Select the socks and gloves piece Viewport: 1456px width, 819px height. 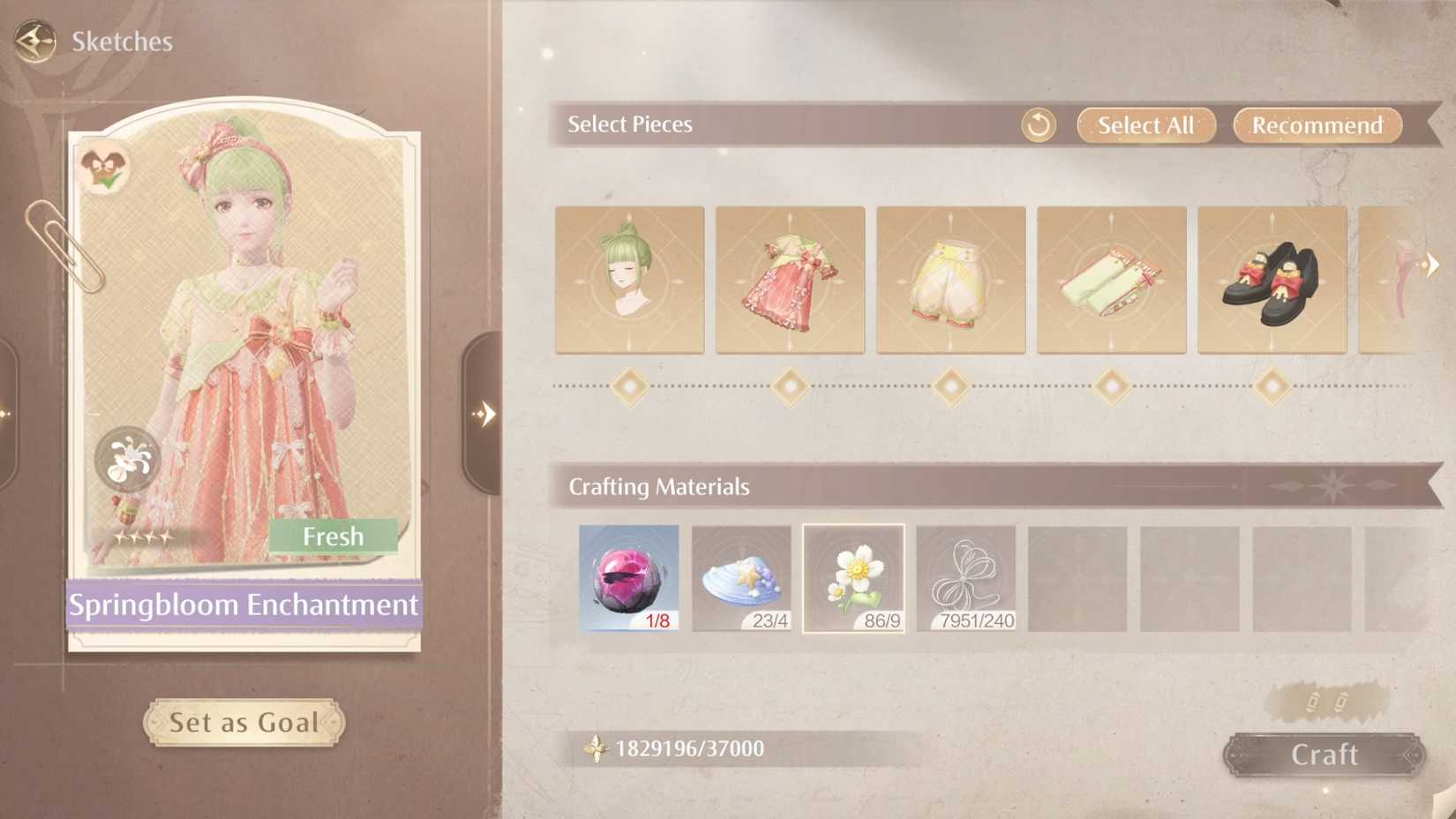click(1111, 280)
